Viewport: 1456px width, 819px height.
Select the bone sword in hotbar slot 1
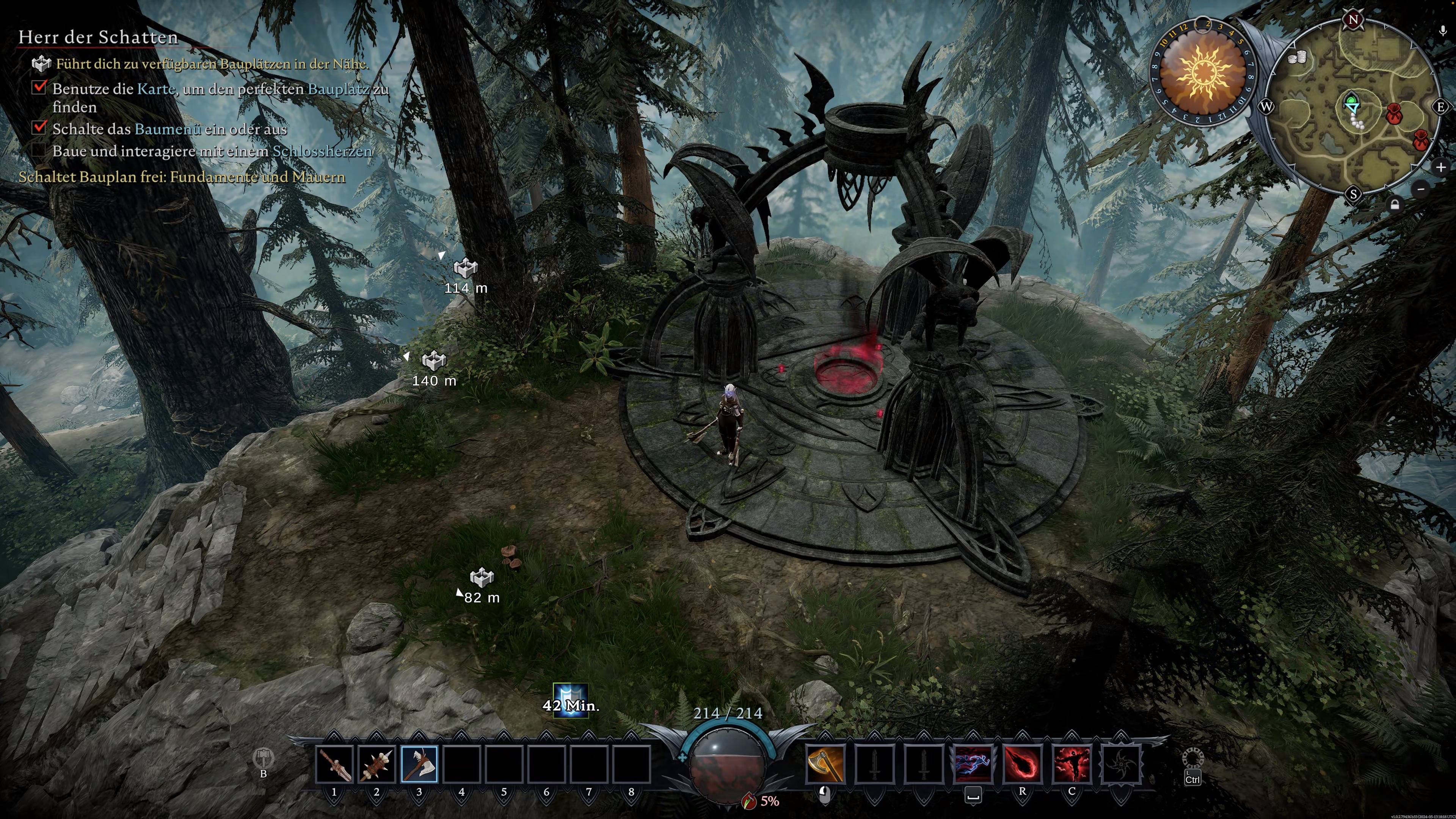tap(334, 764)
